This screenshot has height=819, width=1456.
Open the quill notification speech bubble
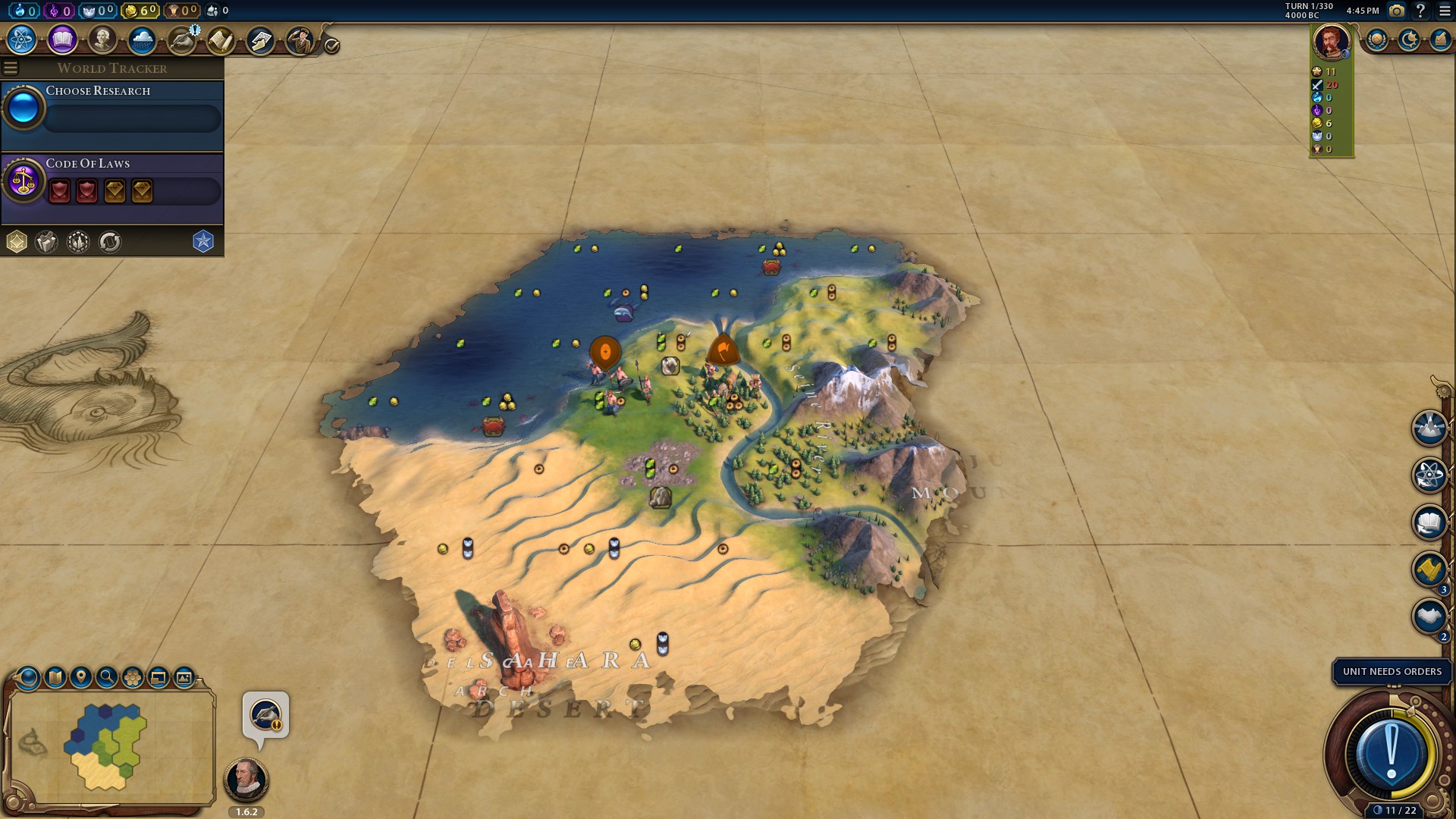pyautogui.click(x=265, y=715)
